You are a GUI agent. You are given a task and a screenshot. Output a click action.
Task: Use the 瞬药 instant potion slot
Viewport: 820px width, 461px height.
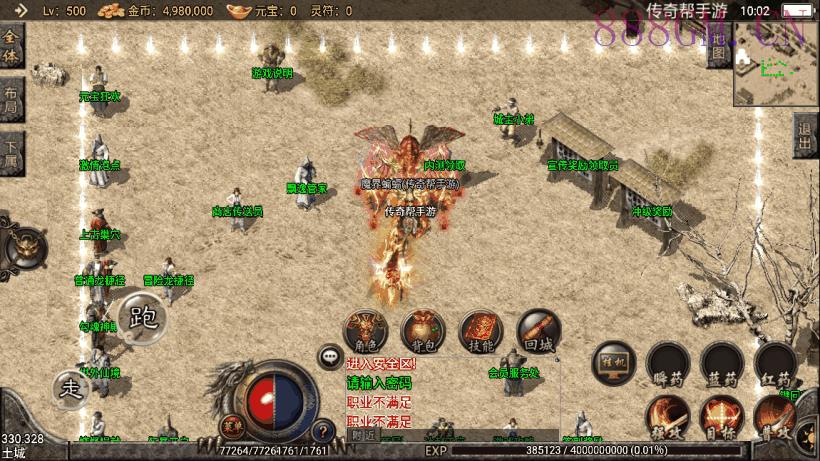click(668, 364)
